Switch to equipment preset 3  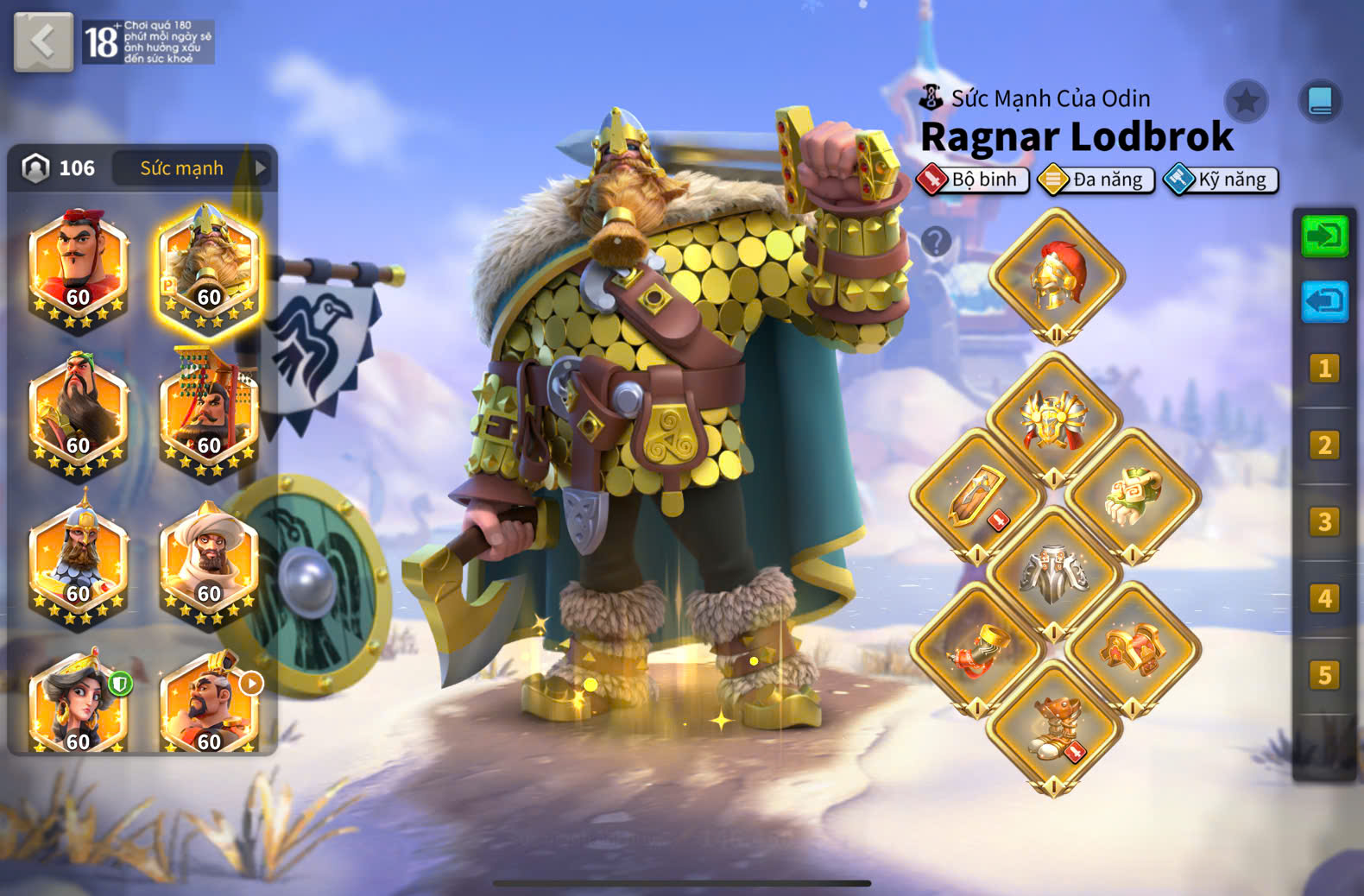click(1324, 522)
